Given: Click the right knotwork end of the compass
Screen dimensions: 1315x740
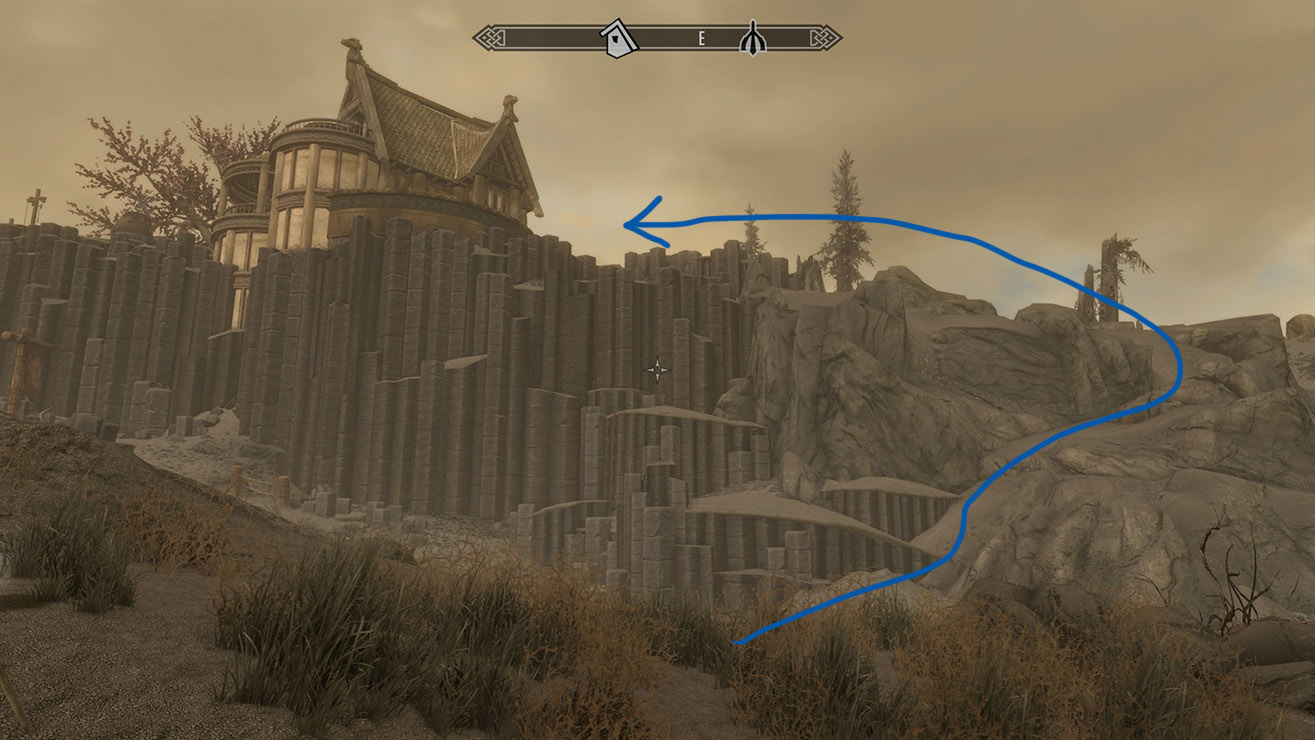Looking at the screenshot, I should tap(828, 37).
